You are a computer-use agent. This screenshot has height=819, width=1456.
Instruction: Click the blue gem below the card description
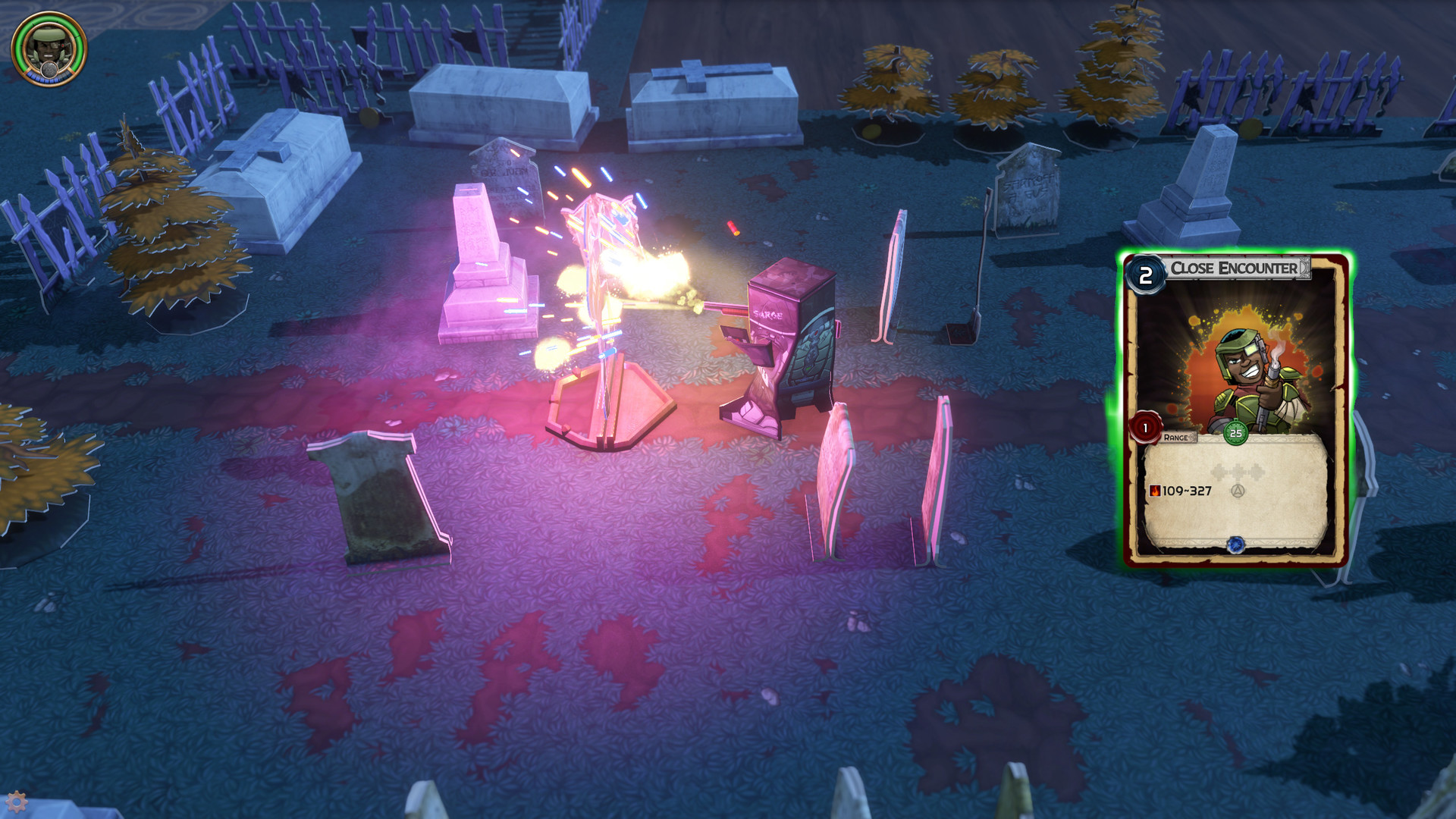coord(1236,543)
